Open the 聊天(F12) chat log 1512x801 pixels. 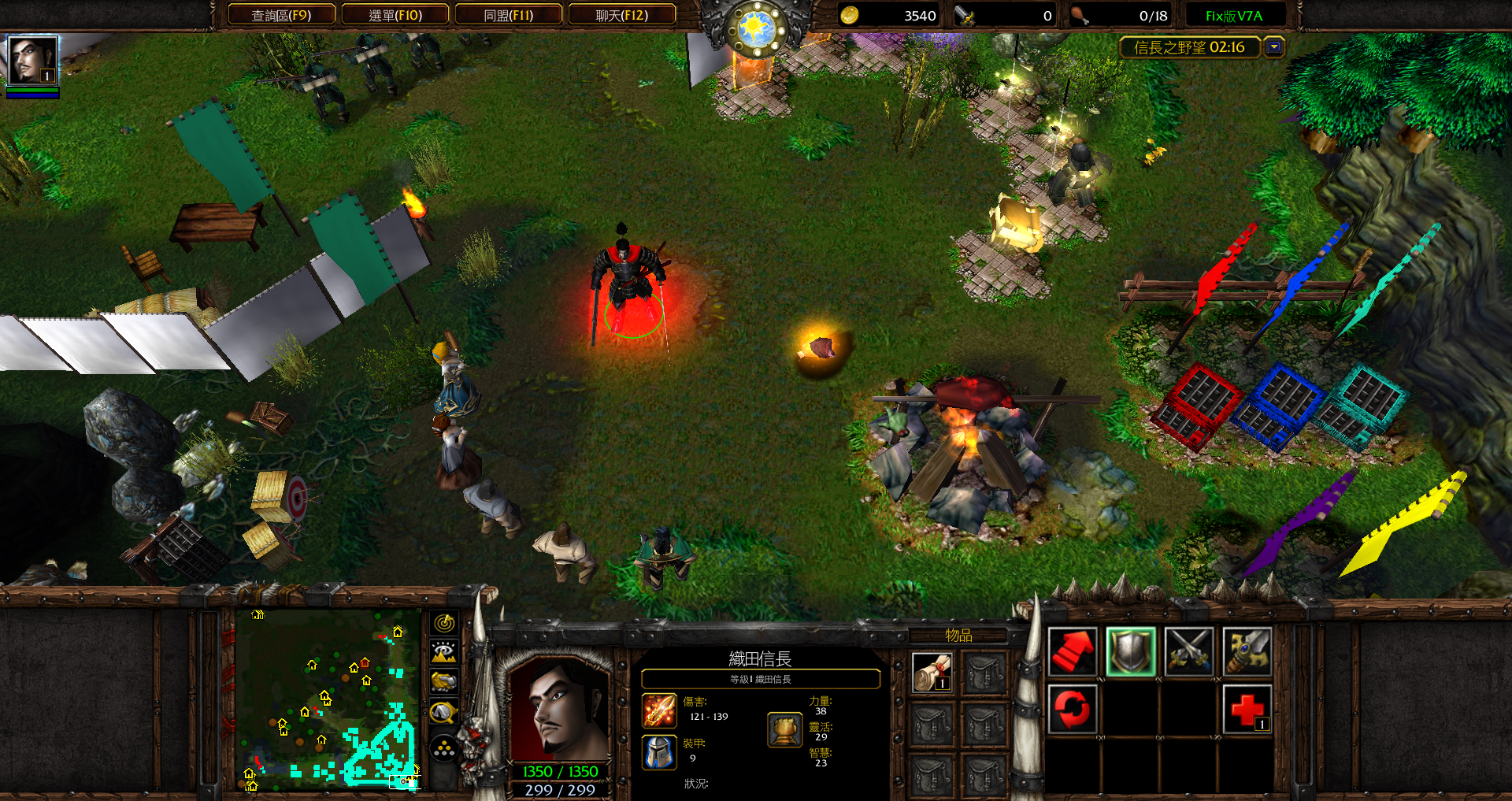[622, 15]
